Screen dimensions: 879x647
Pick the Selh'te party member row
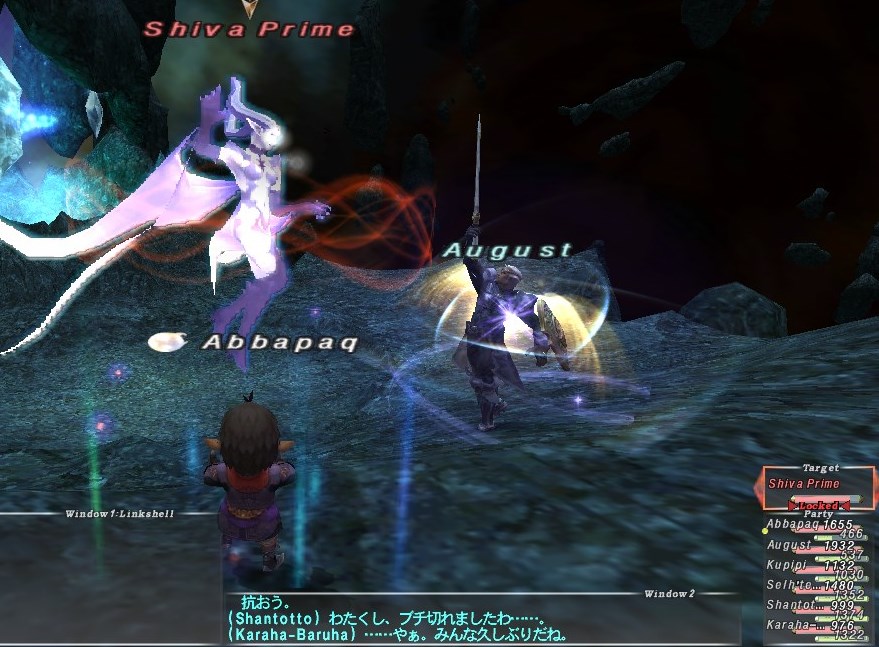(810, 586)
